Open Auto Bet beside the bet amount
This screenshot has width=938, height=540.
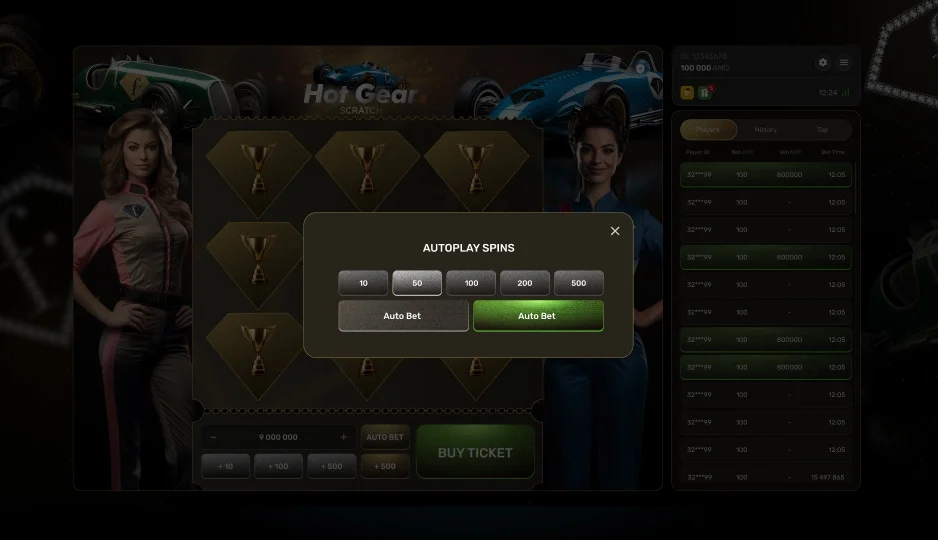click(x=385, y=437)
